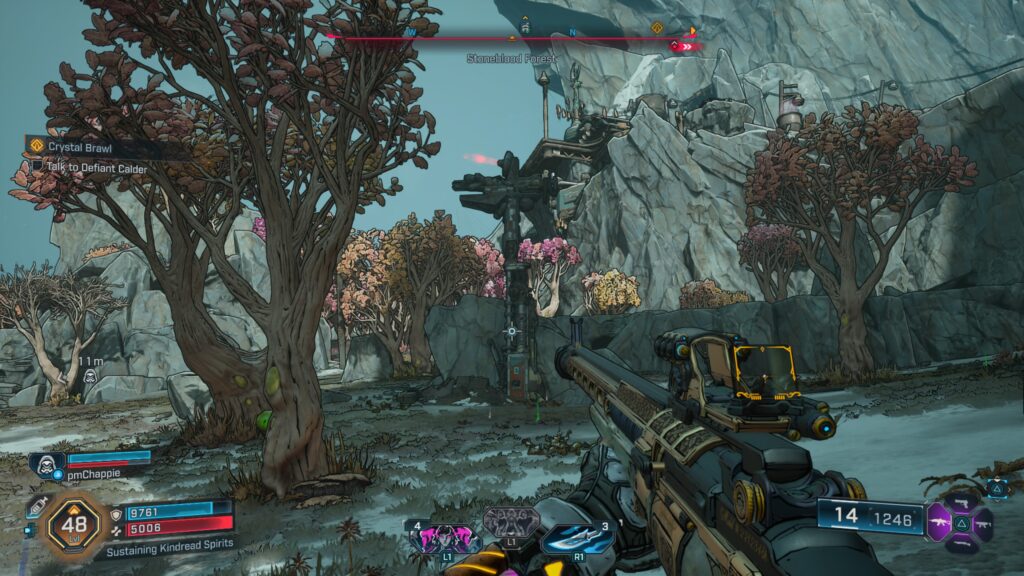Screen dimensions: 1024x576
Task: Activate the greyed-out group skill icon
Action: click(511, 521)
